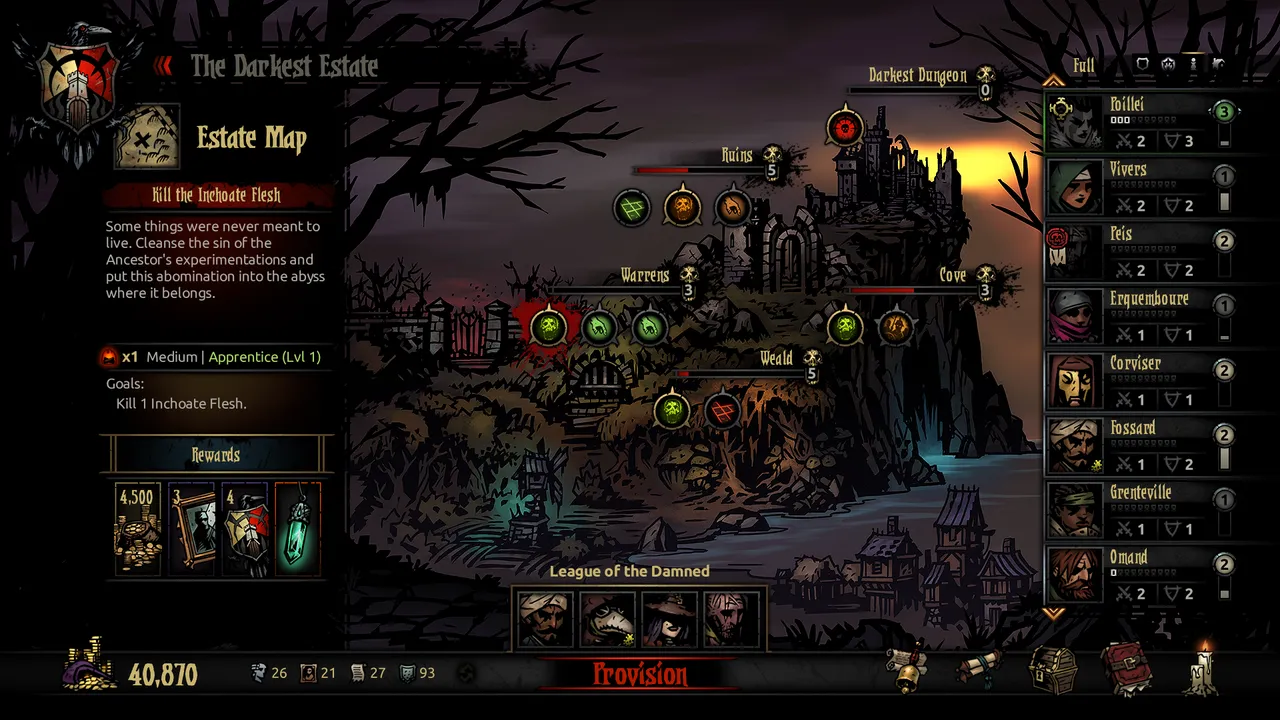This screenshot has height=720, width=1280.
Task: Click the Provision button
Action: click(639, 674)
